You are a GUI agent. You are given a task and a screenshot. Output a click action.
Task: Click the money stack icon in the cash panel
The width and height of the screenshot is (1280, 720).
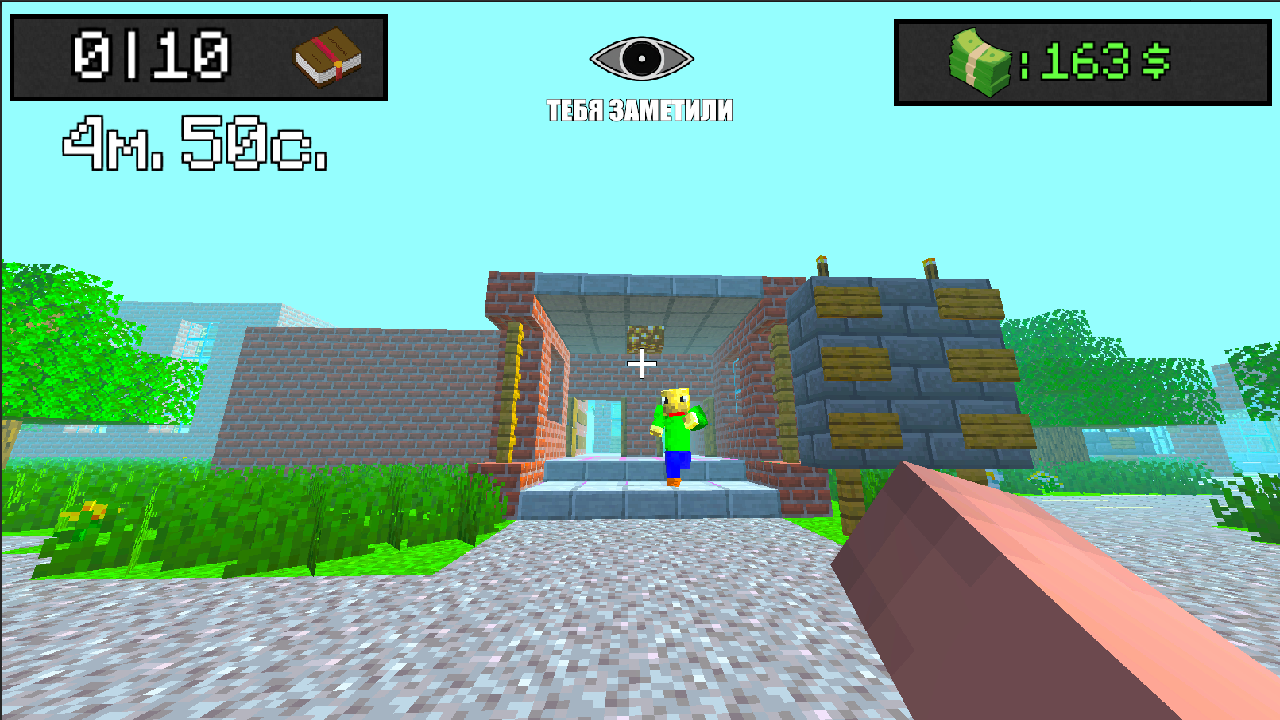(975, 60)
